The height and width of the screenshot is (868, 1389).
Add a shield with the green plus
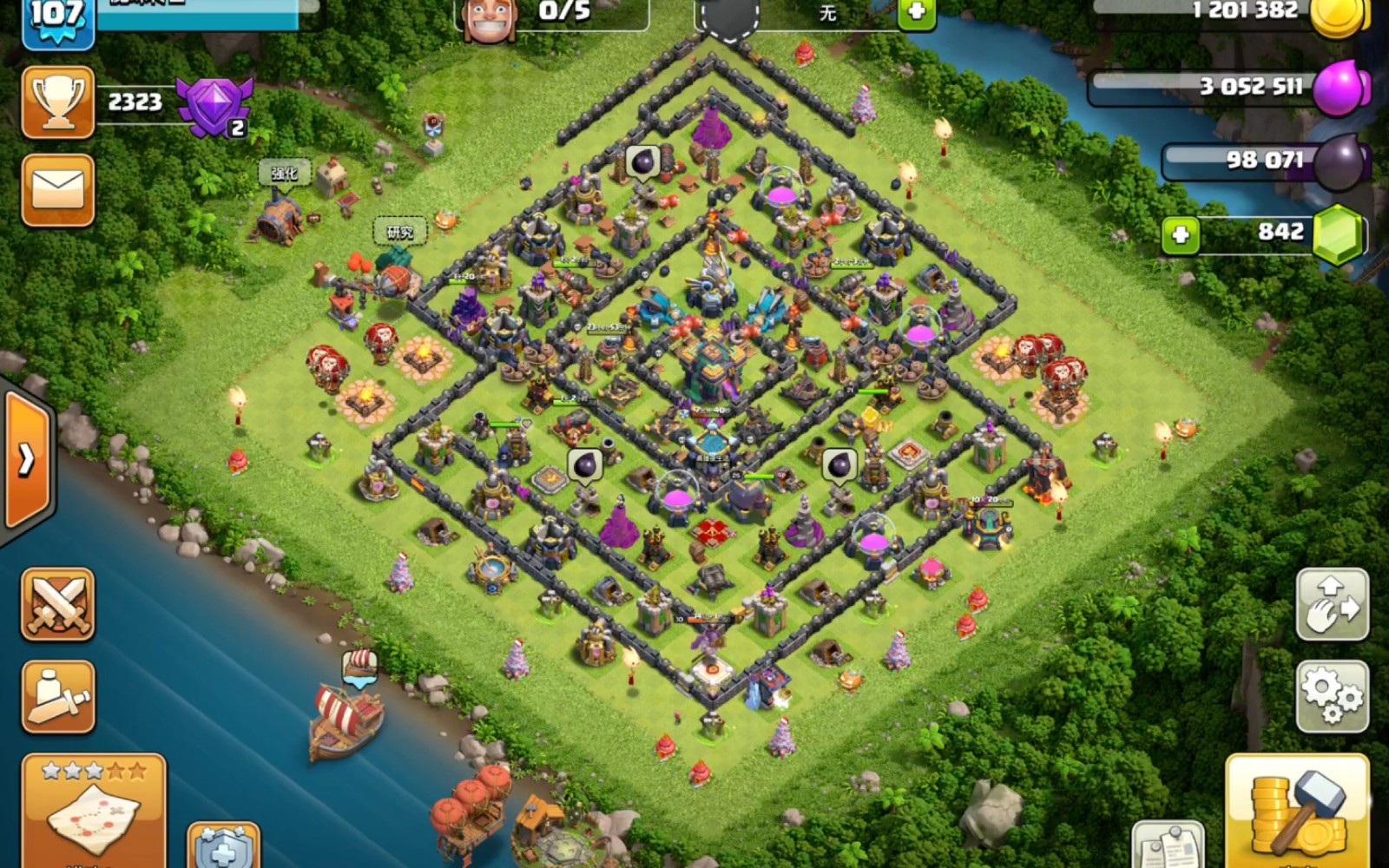(x=917, y=13)
